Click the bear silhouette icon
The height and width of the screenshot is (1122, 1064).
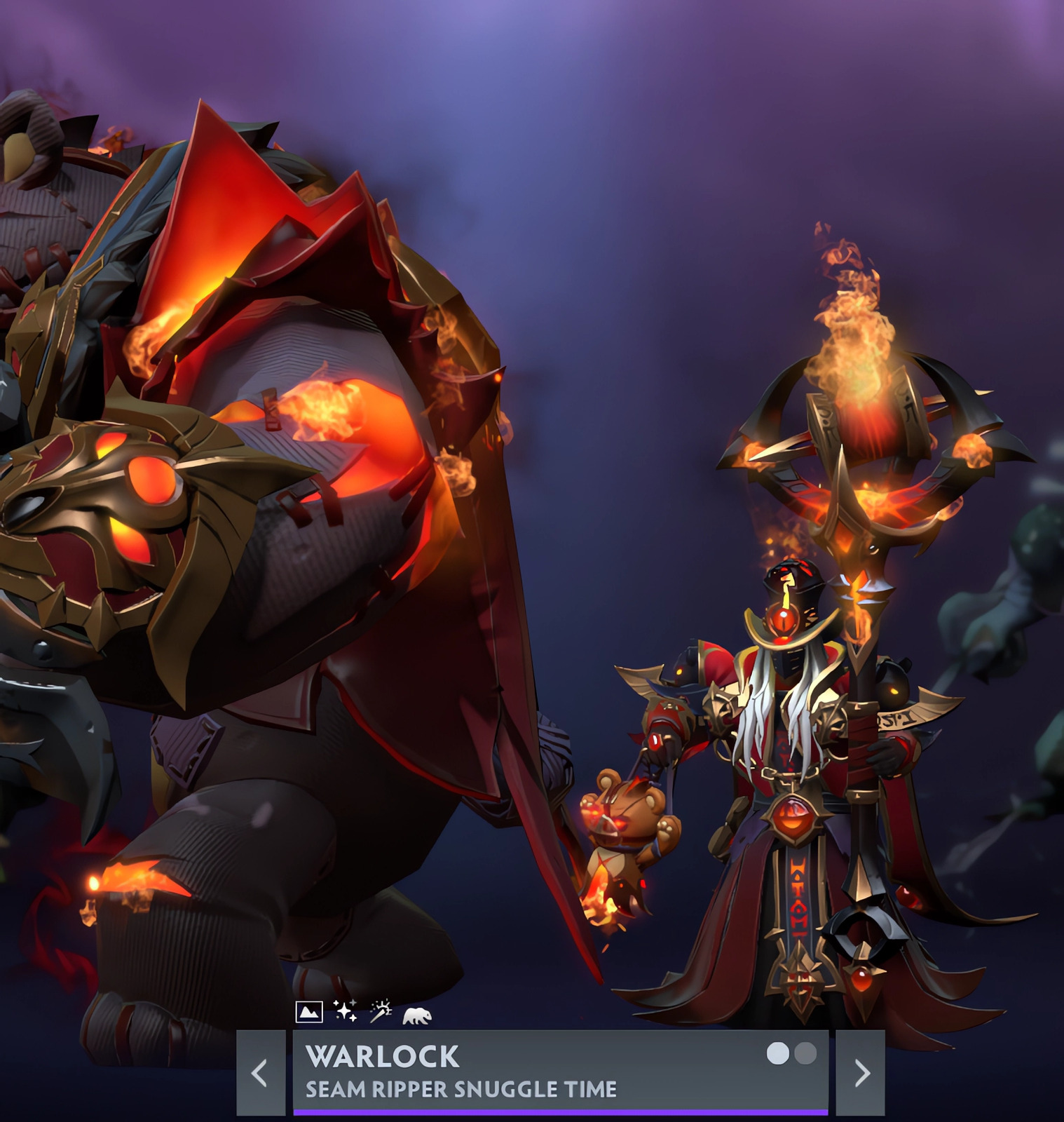click(x=417, y=1015)
